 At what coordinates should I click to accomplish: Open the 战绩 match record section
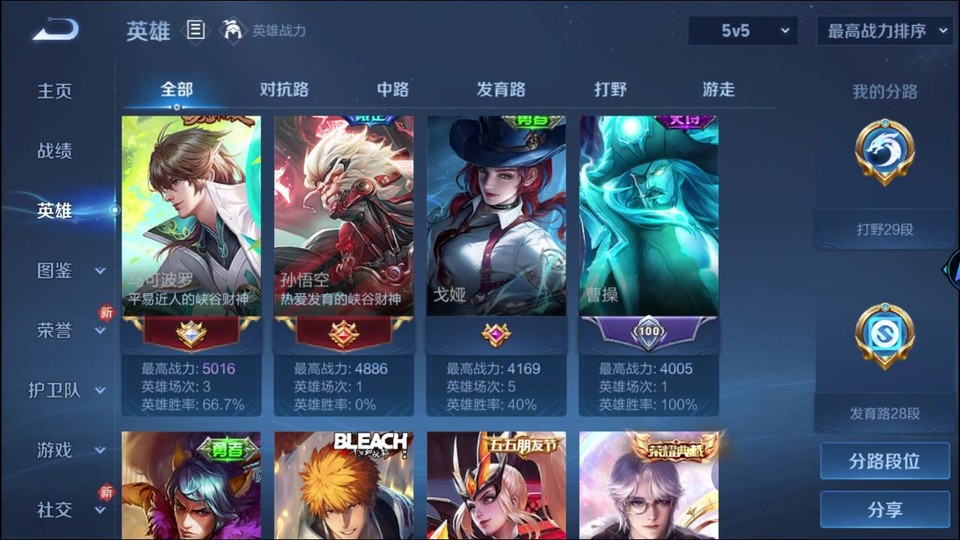click(x=55, y=151)
